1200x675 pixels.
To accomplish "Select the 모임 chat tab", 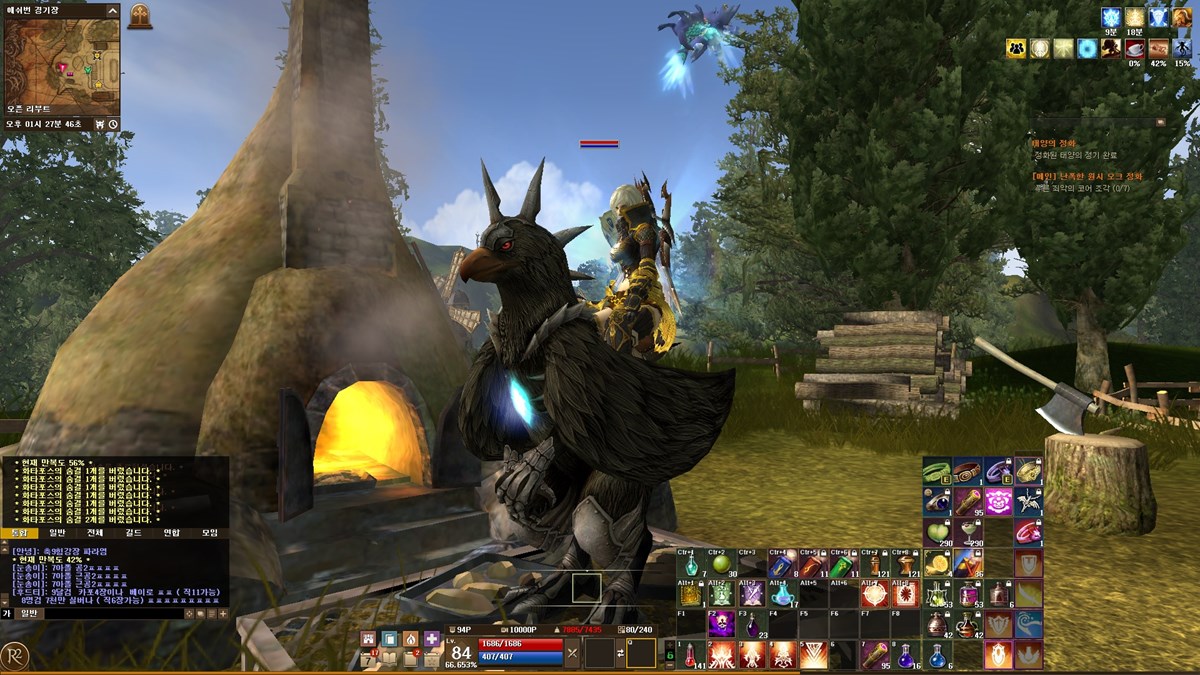I will click(209, 533).
